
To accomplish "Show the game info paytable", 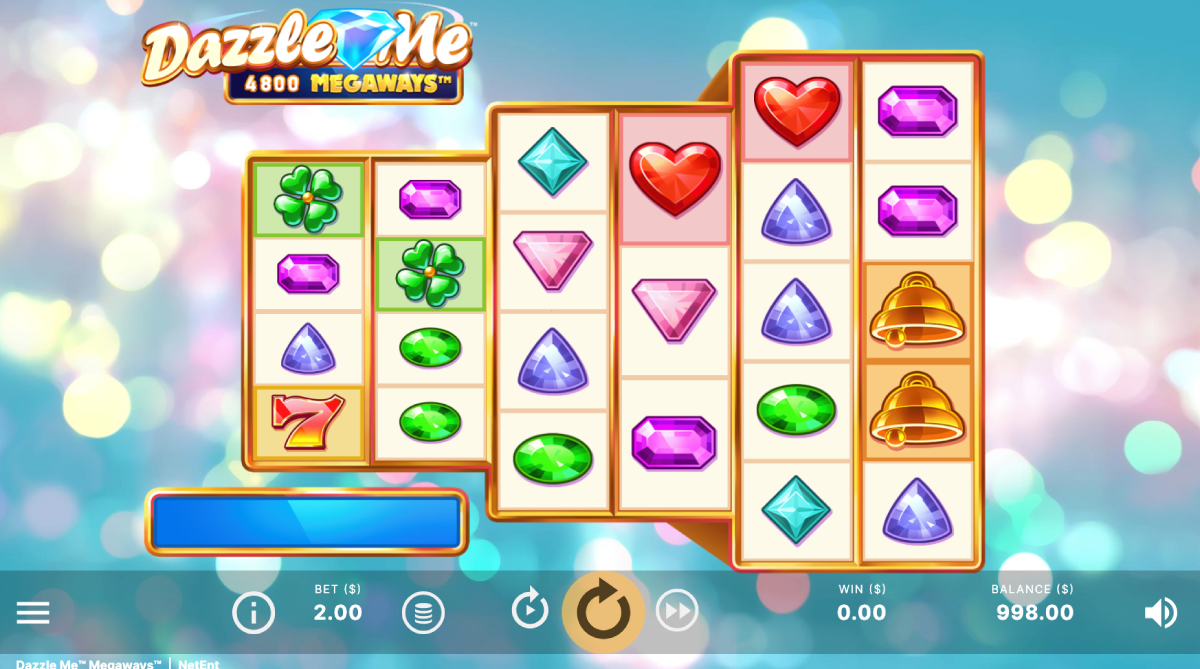I will click(254, 612).
